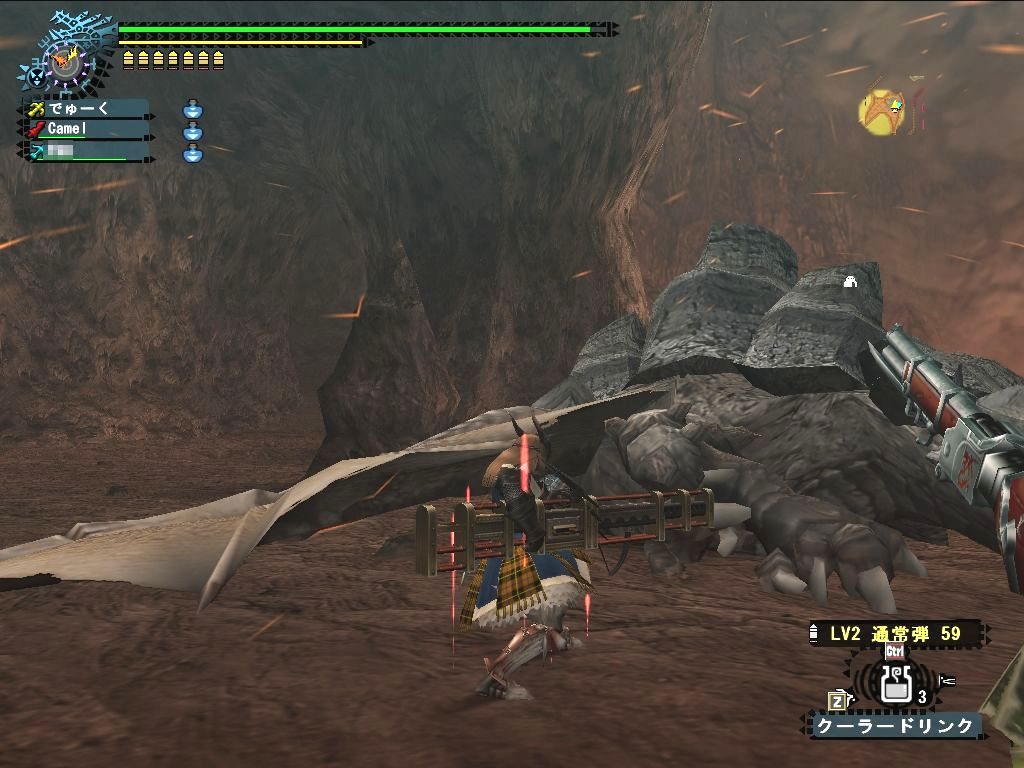Click the quest timer dial

tap(66, 62)
